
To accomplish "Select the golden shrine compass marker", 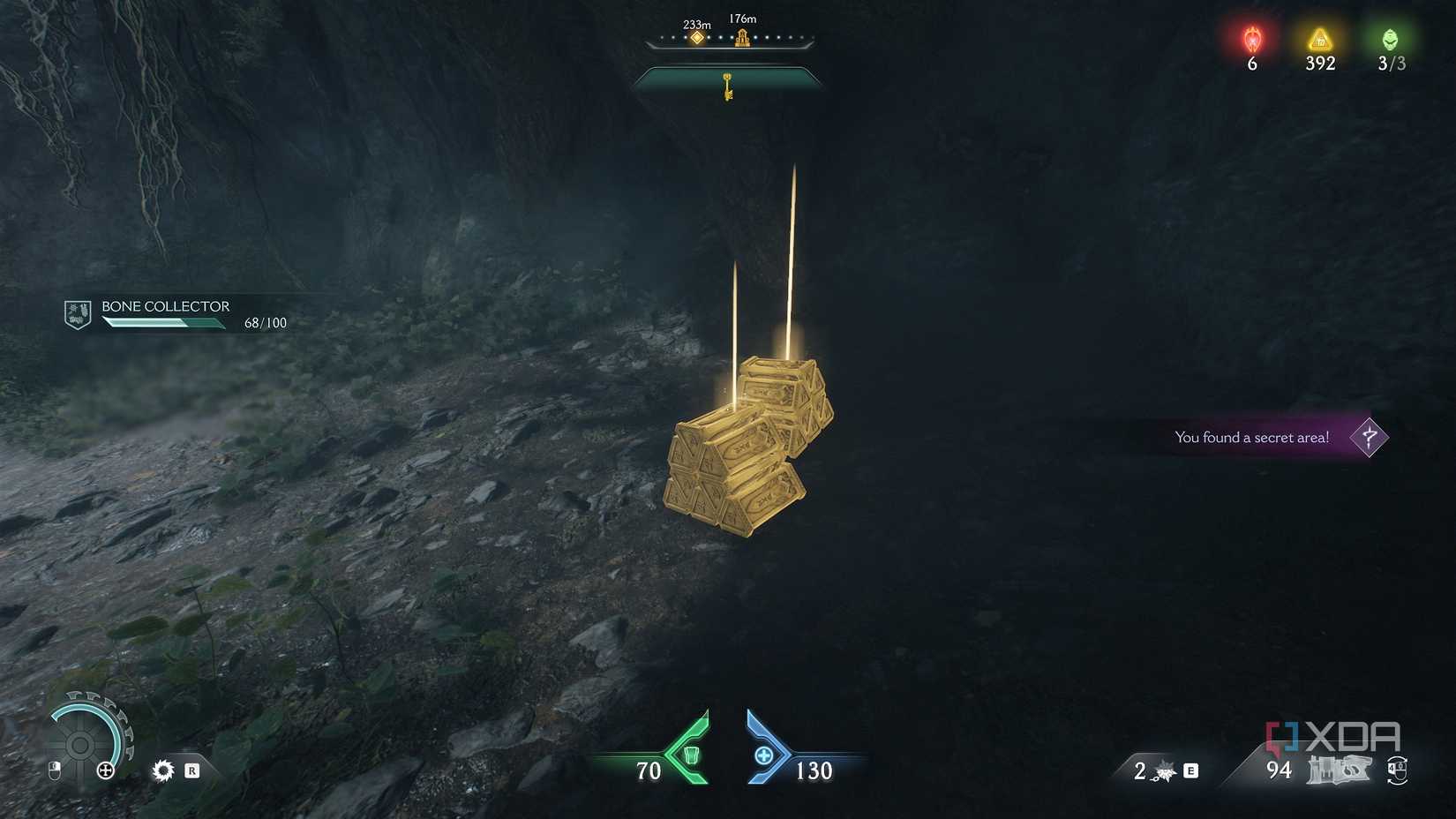I will click(x=743, y=37).
